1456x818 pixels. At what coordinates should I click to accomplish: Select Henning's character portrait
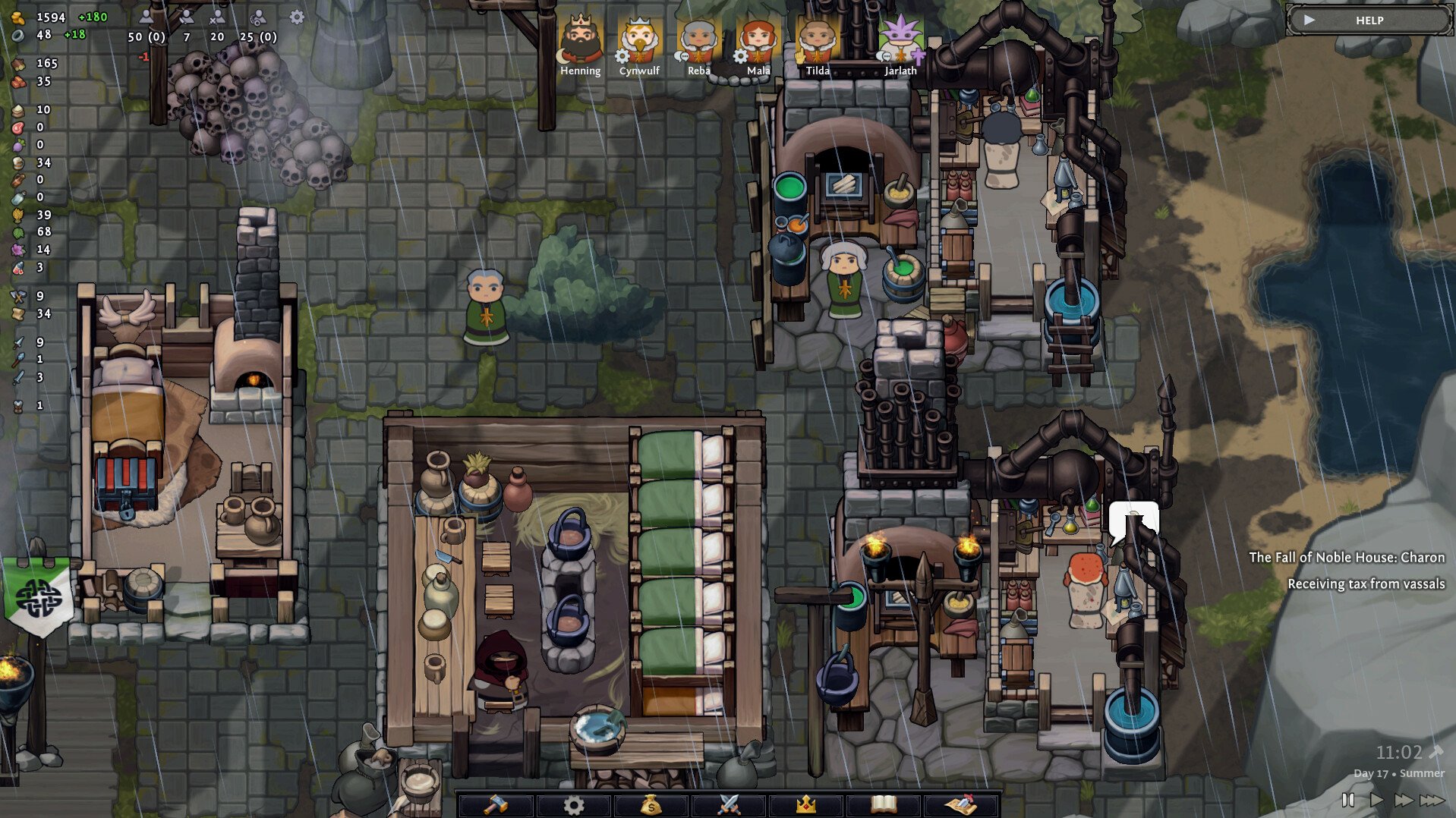coord(579,34)
